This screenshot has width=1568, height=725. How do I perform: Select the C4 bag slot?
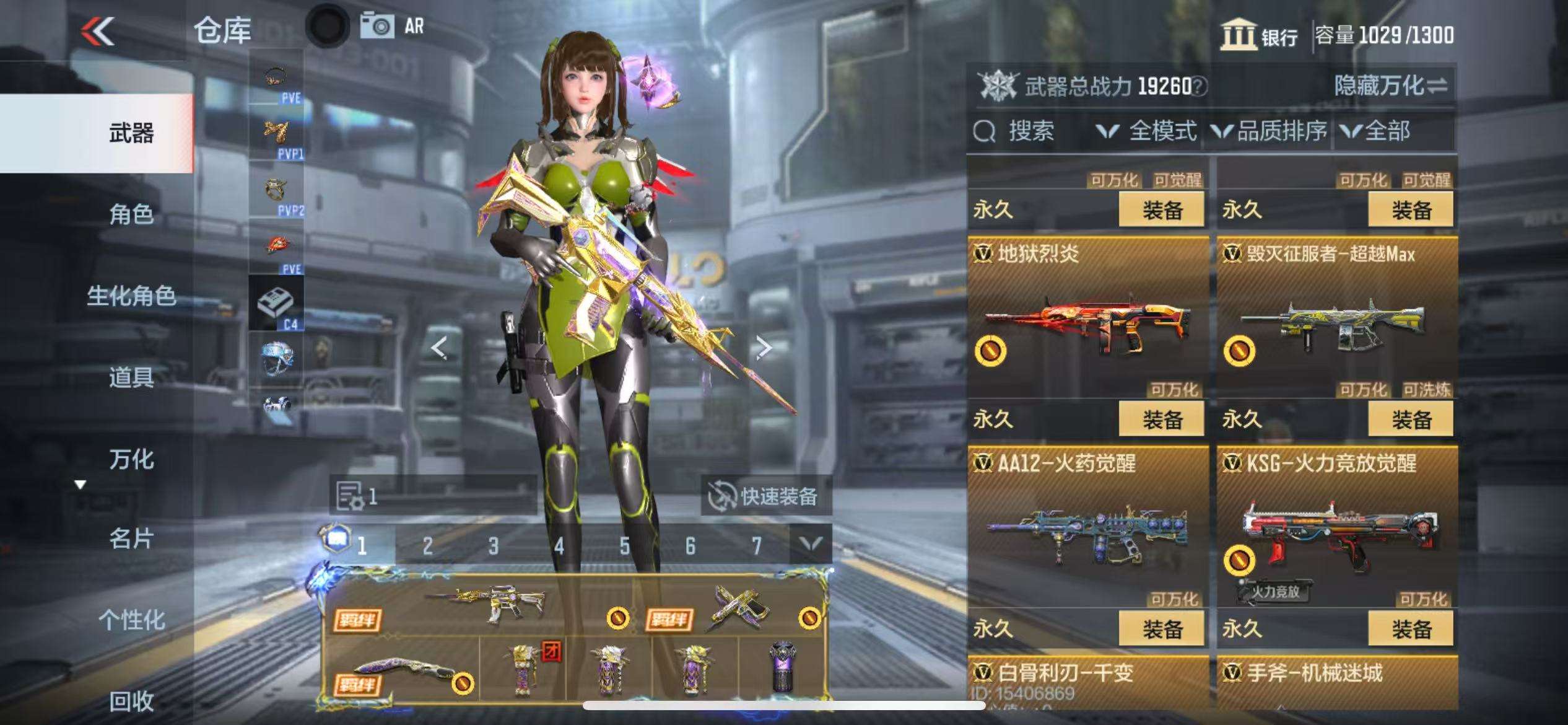click(x=276, y=304)
